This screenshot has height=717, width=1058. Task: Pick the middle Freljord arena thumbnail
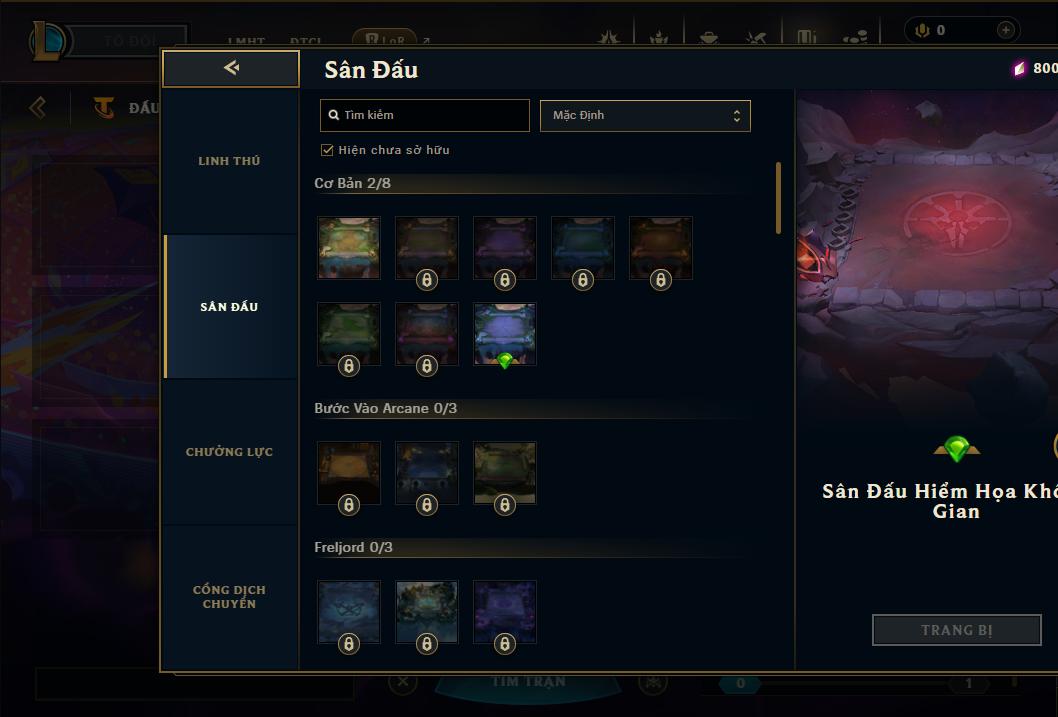click(x=427, y=611)
